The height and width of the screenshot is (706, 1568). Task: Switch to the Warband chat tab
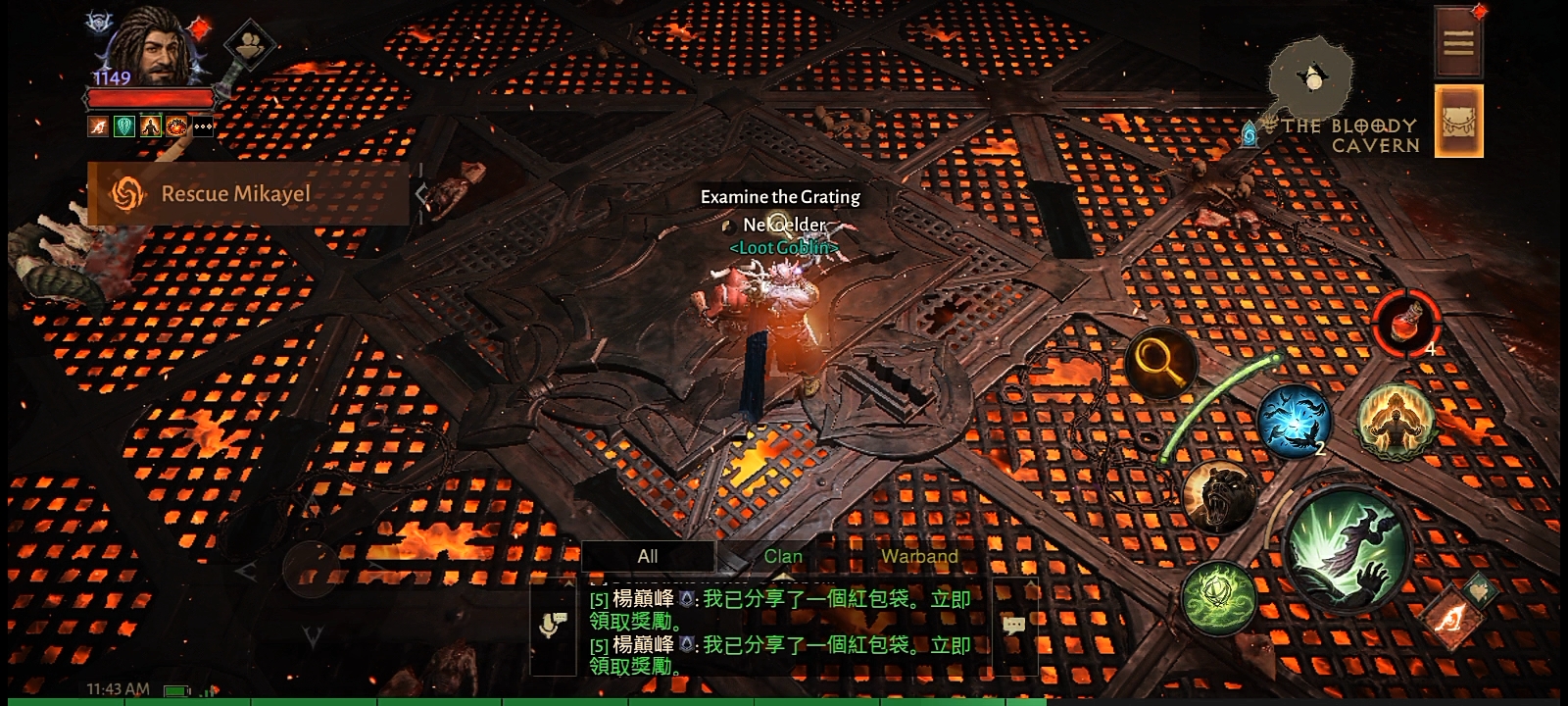(918, 556)
